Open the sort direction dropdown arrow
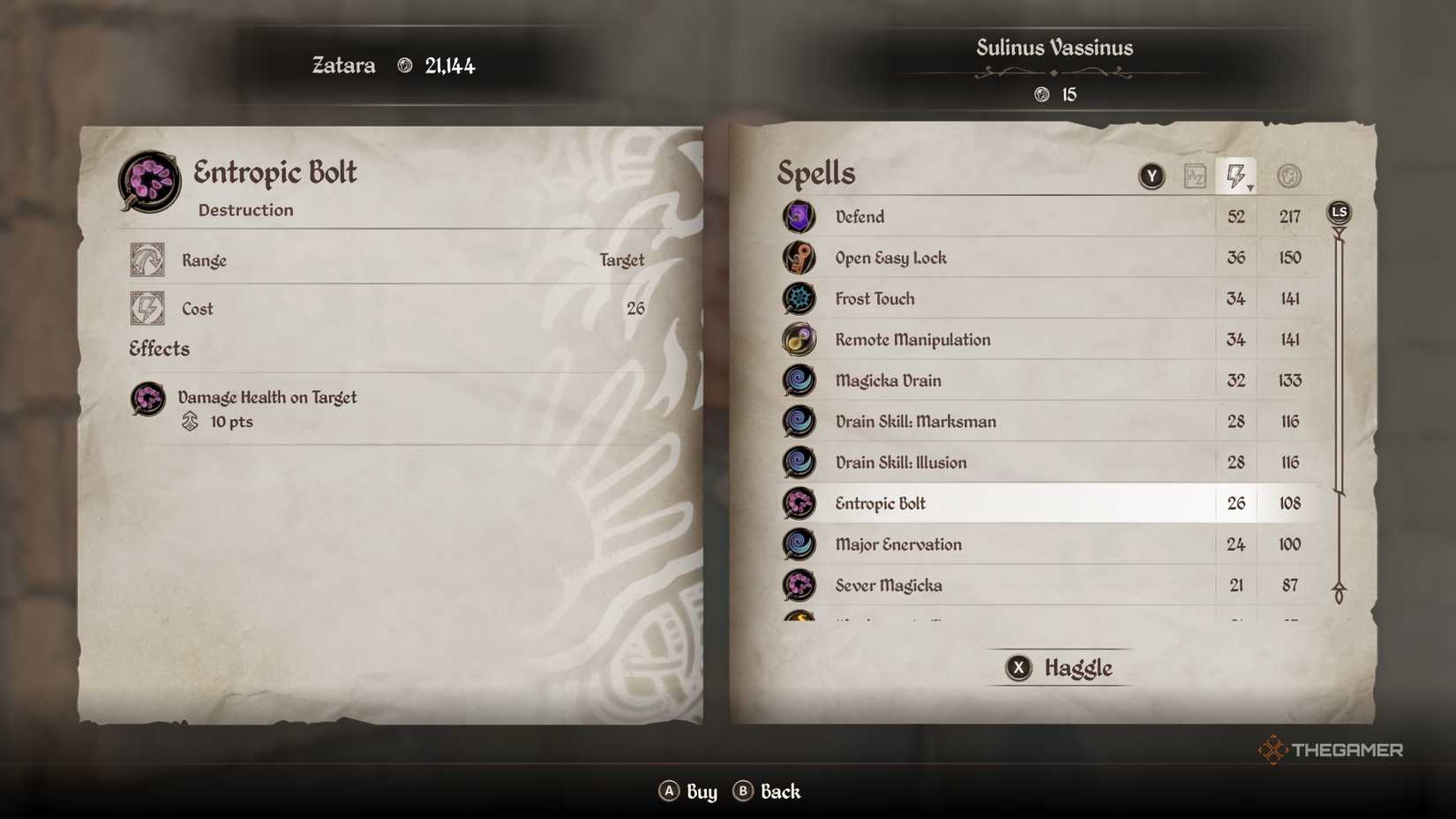 point(1250,187)
